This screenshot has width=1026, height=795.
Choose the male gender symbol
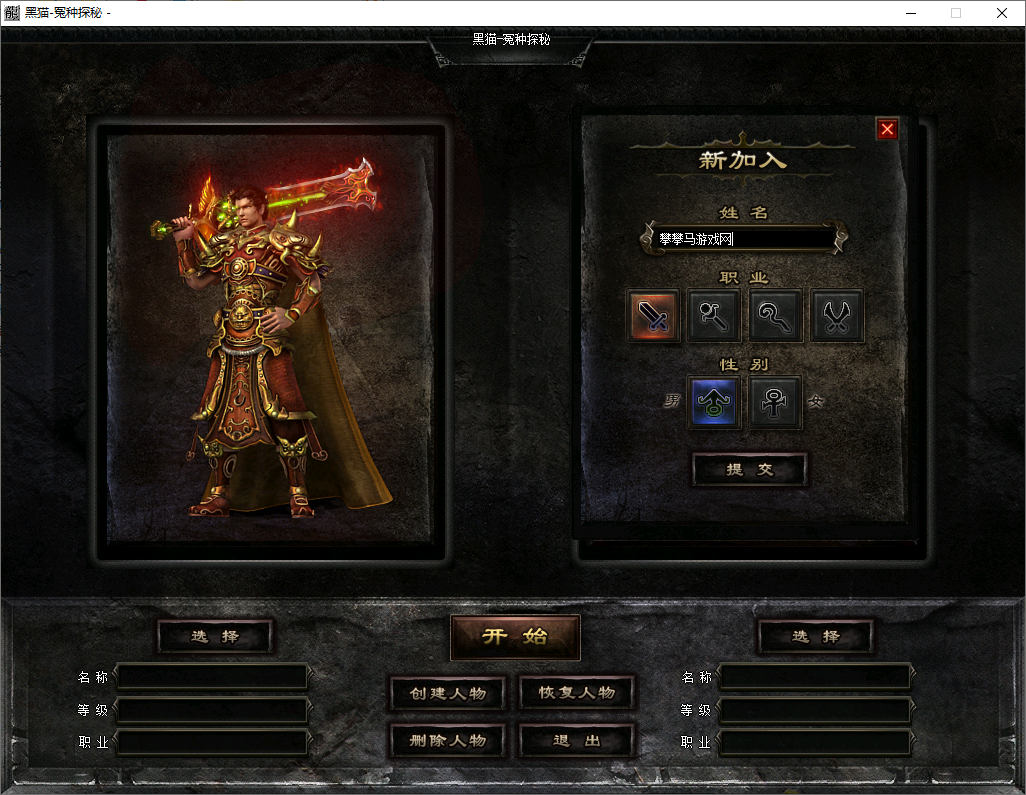[x=714, y=402]
